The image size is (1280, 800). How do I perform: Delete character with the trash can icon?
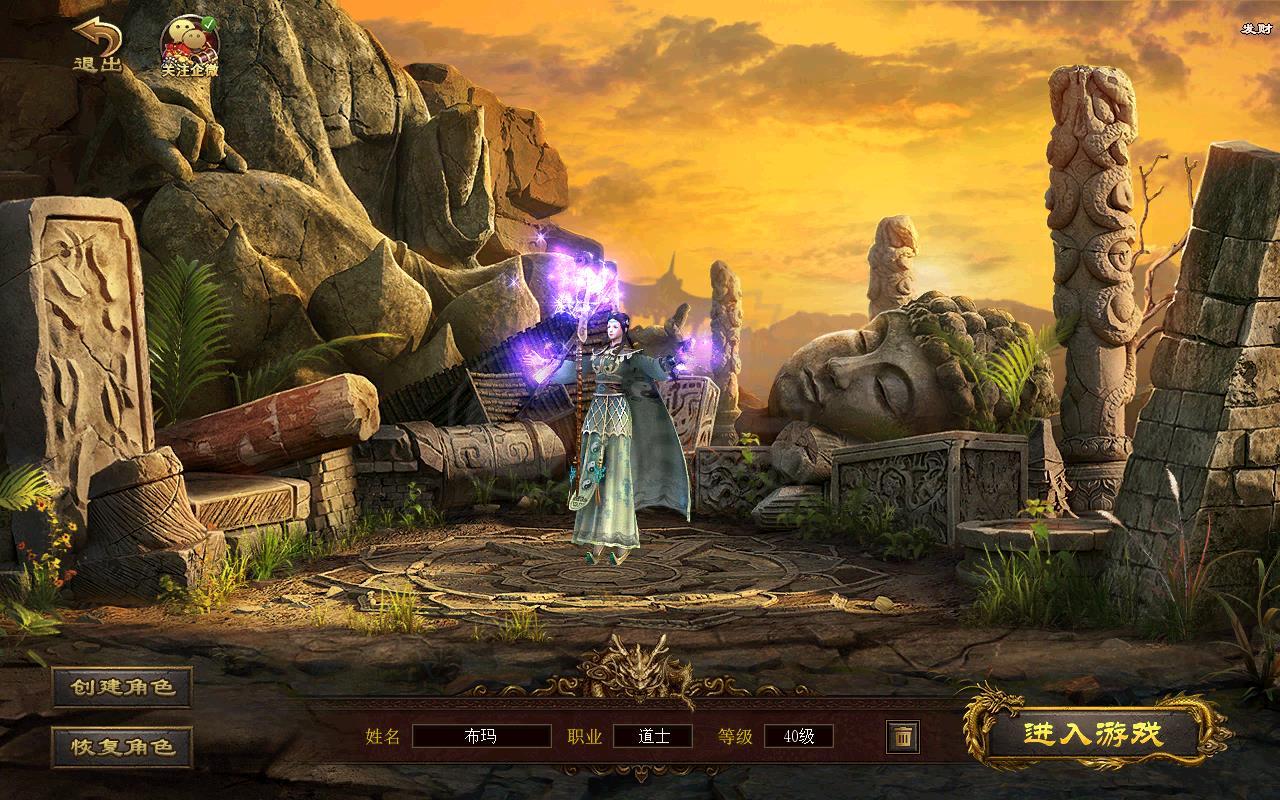click(x=902, y=737)
